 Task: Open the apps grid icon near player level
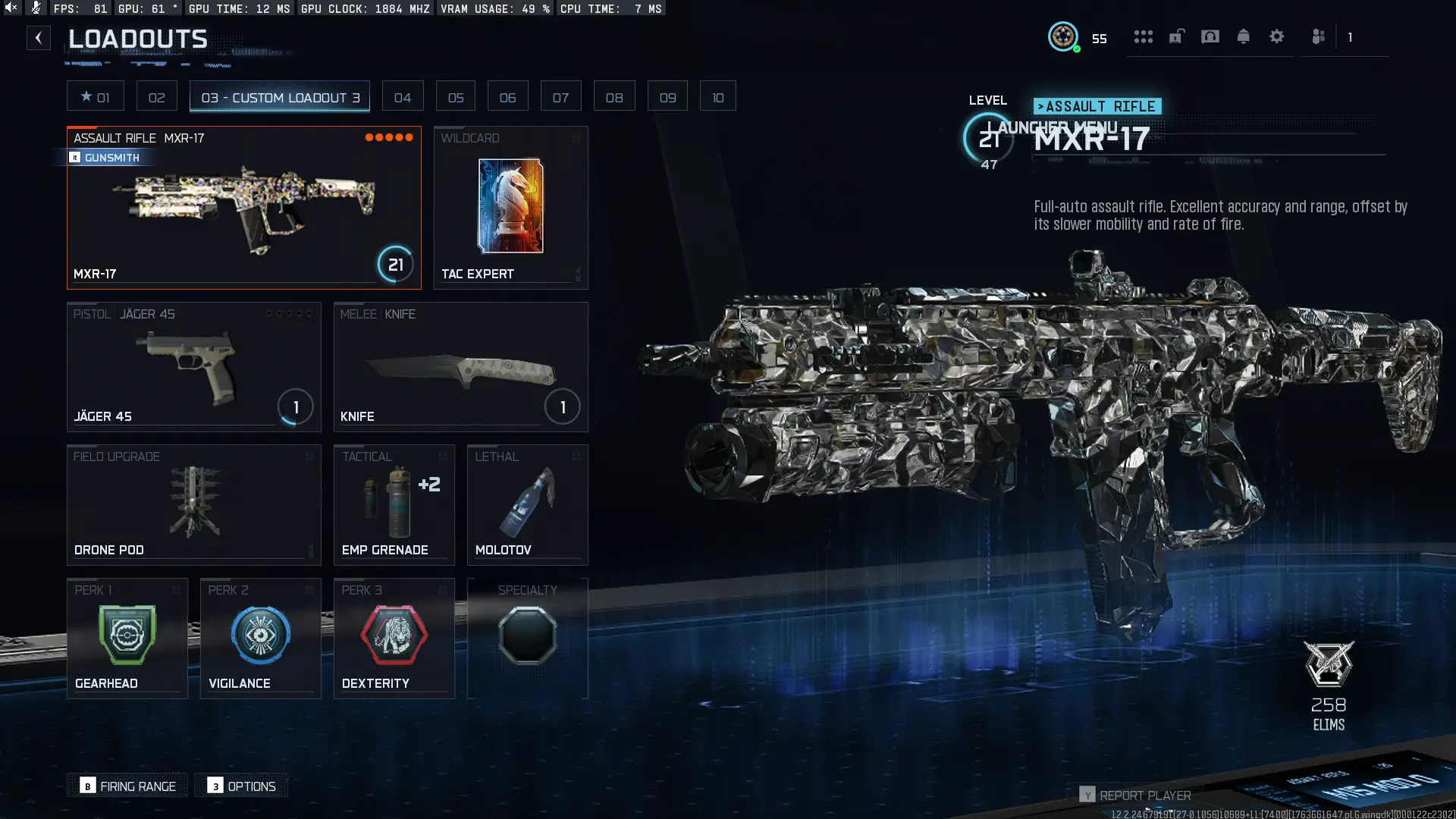(x=1144, y=36)
